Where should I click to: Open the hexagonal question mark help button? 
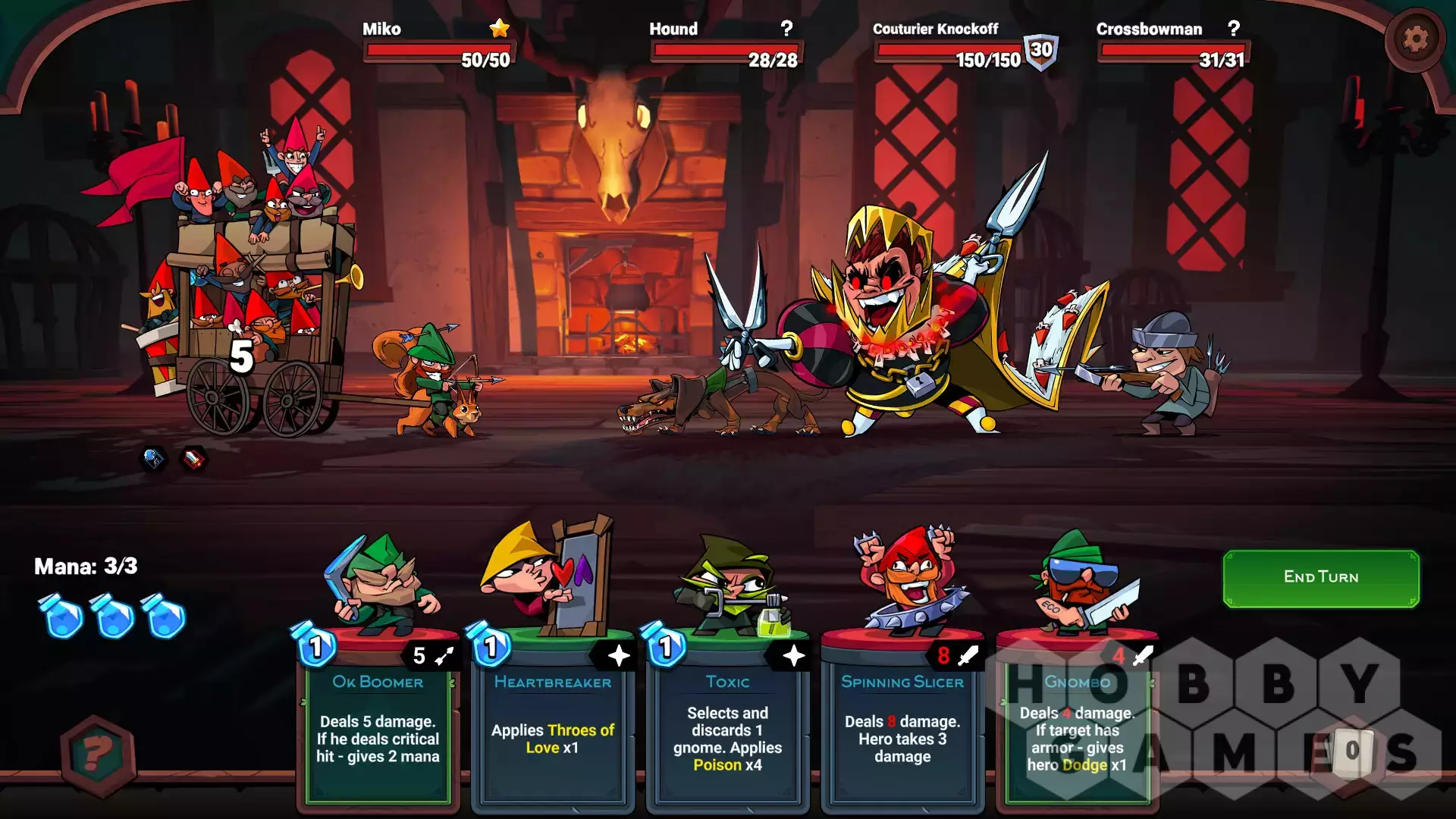98,755
